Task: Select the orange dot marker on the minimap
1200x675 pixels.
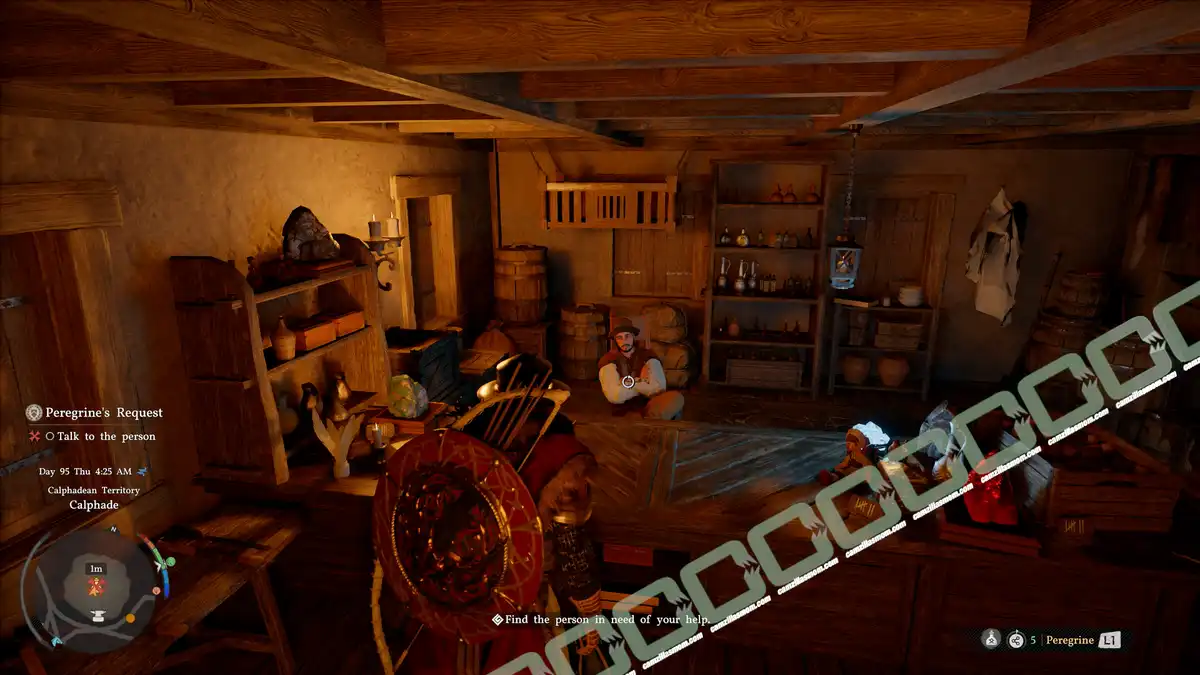Action: [x=131, y=618]
